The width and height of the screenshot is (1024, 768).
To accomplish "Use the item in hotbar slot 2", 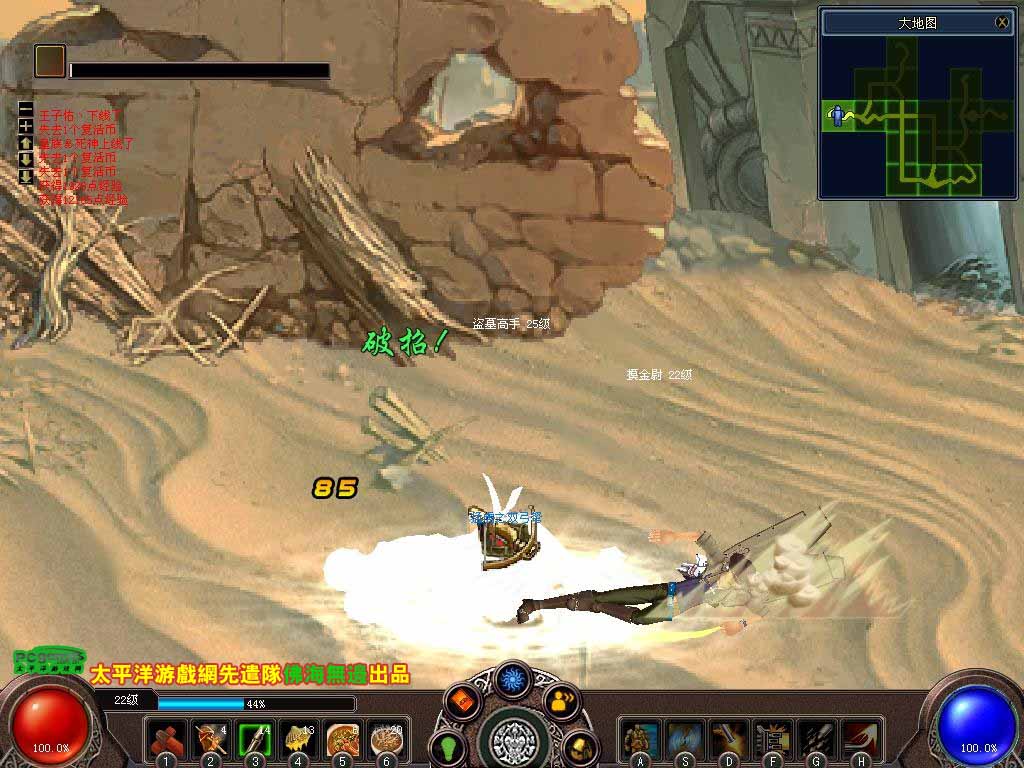I will click(x=210, y=739).
